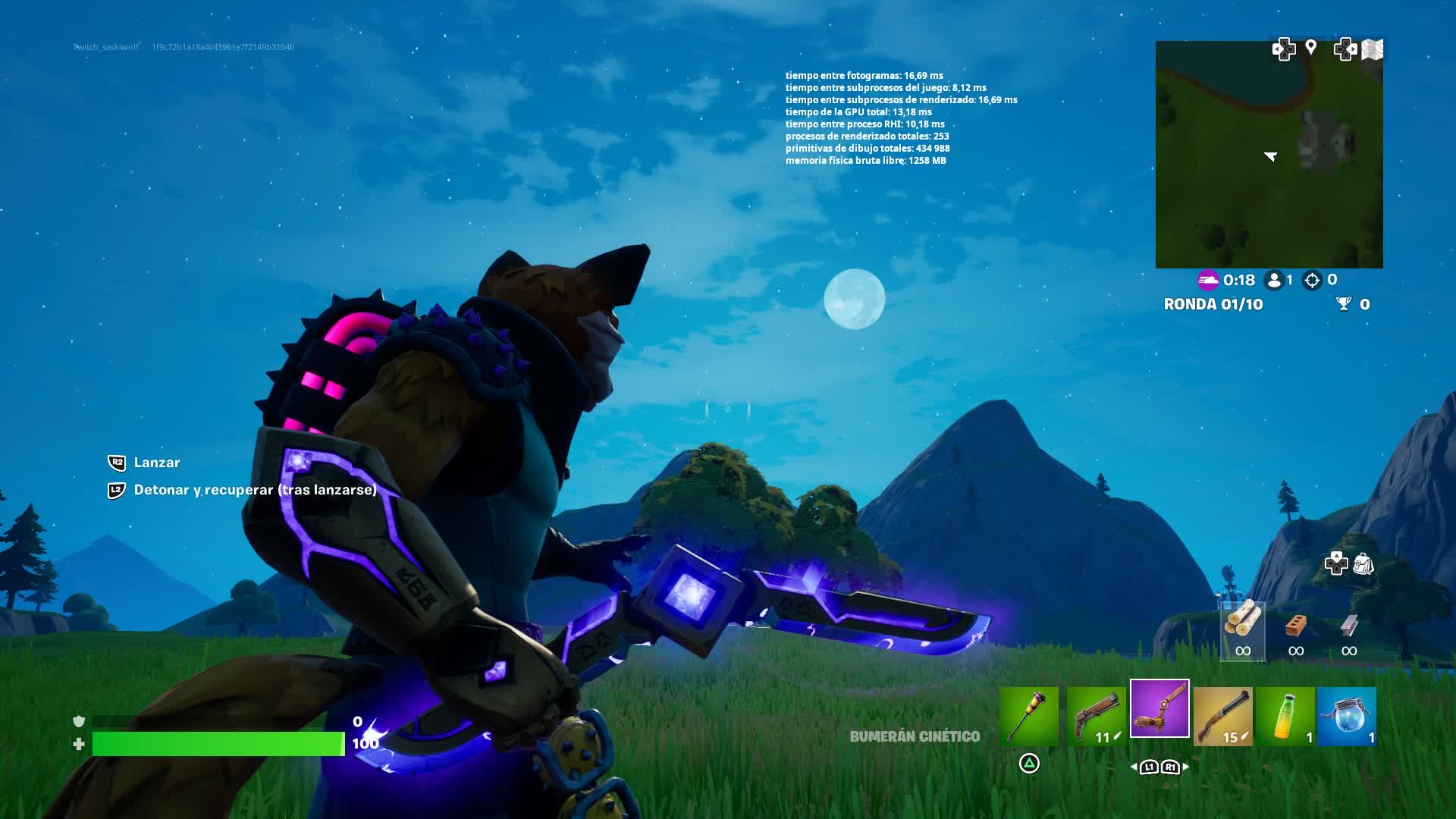Click the place marker pin icon

point(1311,47)
